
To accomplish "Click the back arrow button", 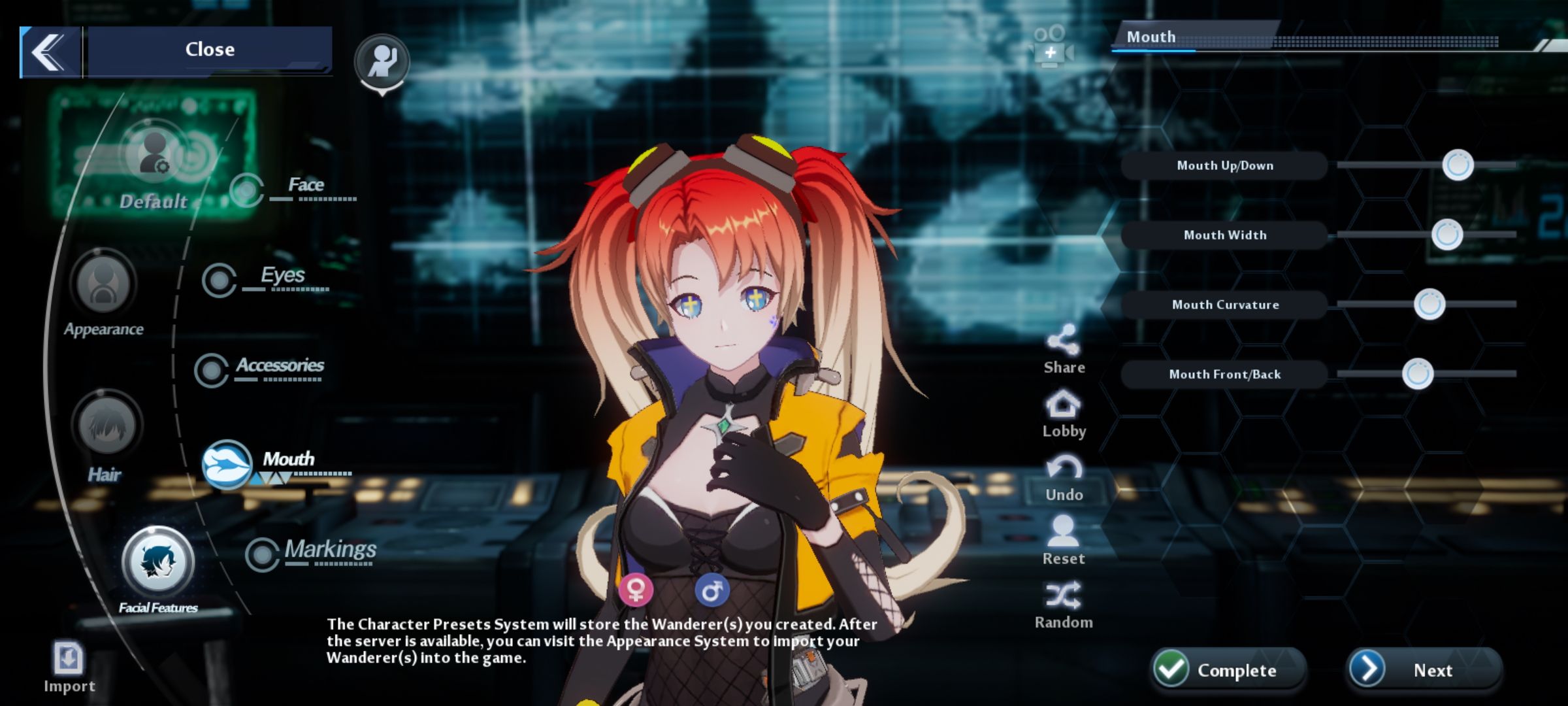I will tap(50, 52).
